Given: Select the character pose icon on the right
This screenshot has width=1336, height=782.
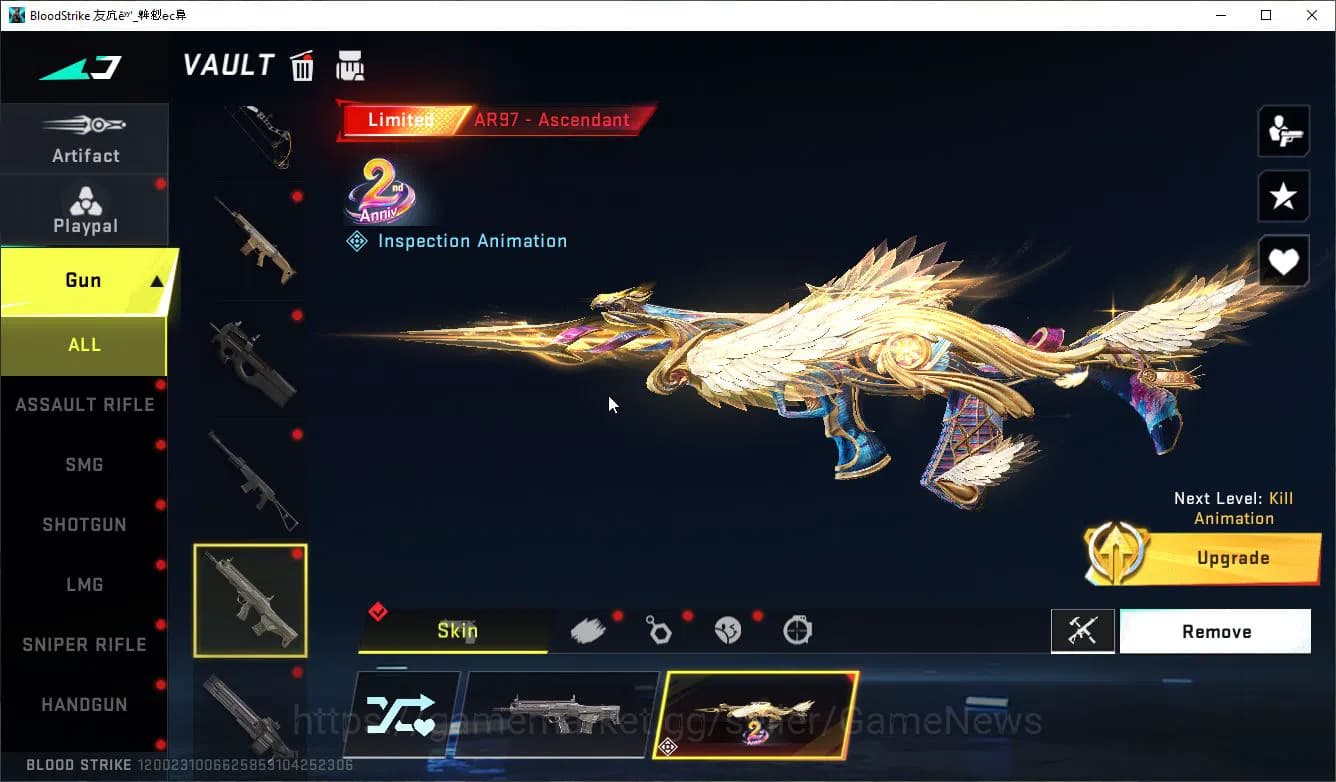Looking at the screenshot, I should click(1283, 130).
